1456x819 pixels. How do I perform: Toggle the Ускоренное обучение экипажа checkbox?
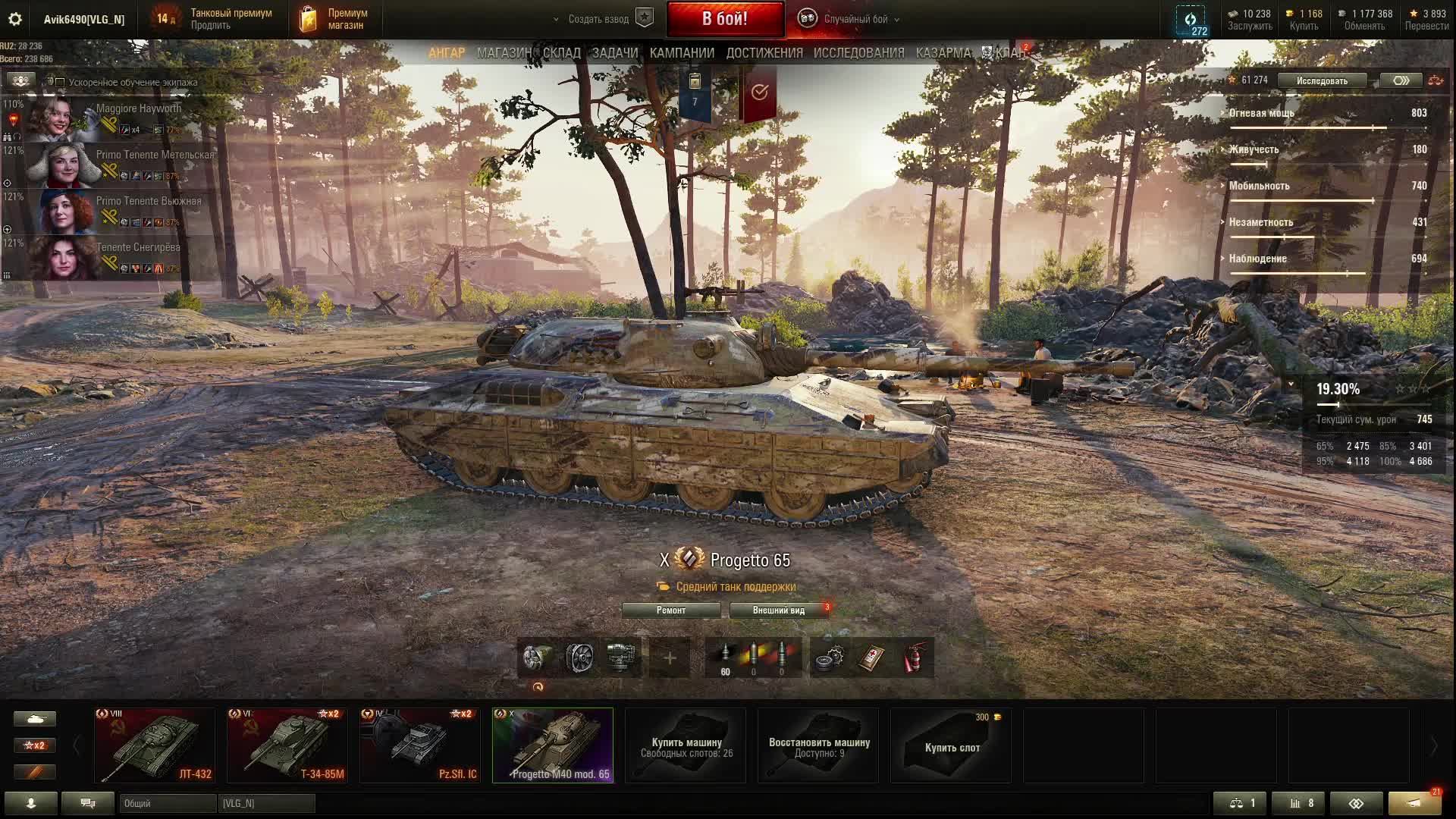[x=60, y=82]
